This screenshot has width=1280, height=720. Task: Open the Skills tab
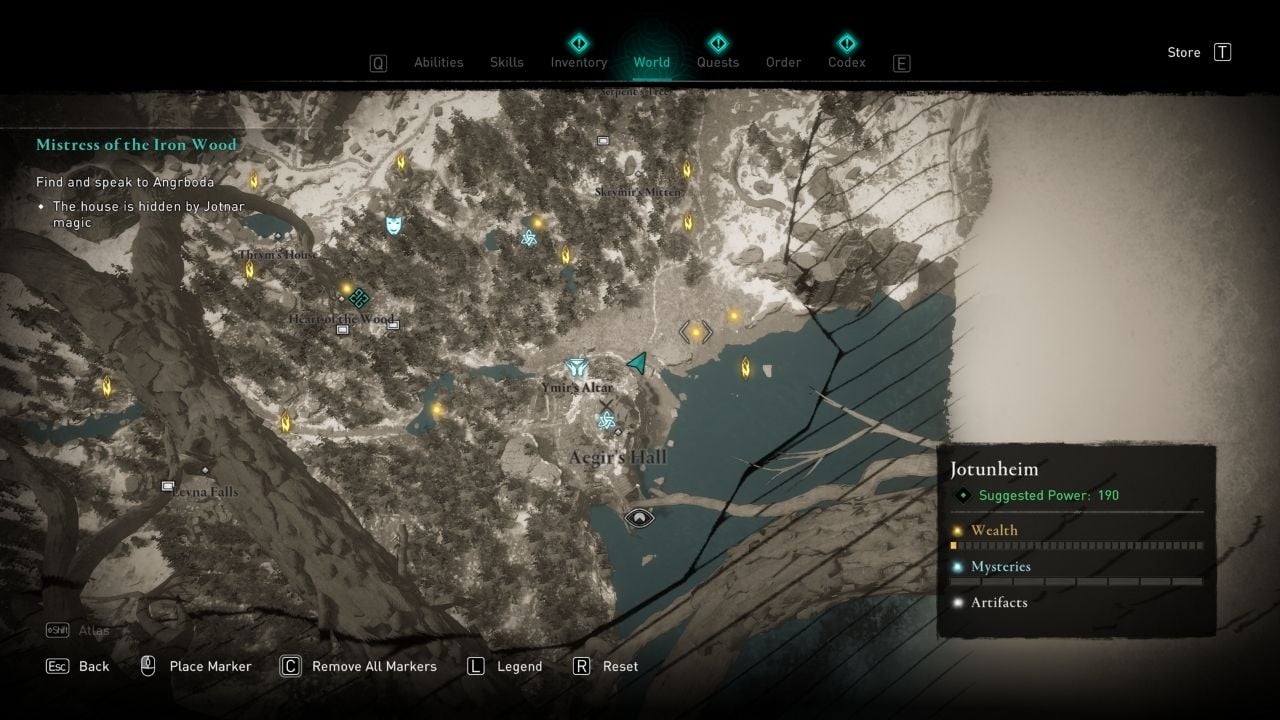coord(507,62)
